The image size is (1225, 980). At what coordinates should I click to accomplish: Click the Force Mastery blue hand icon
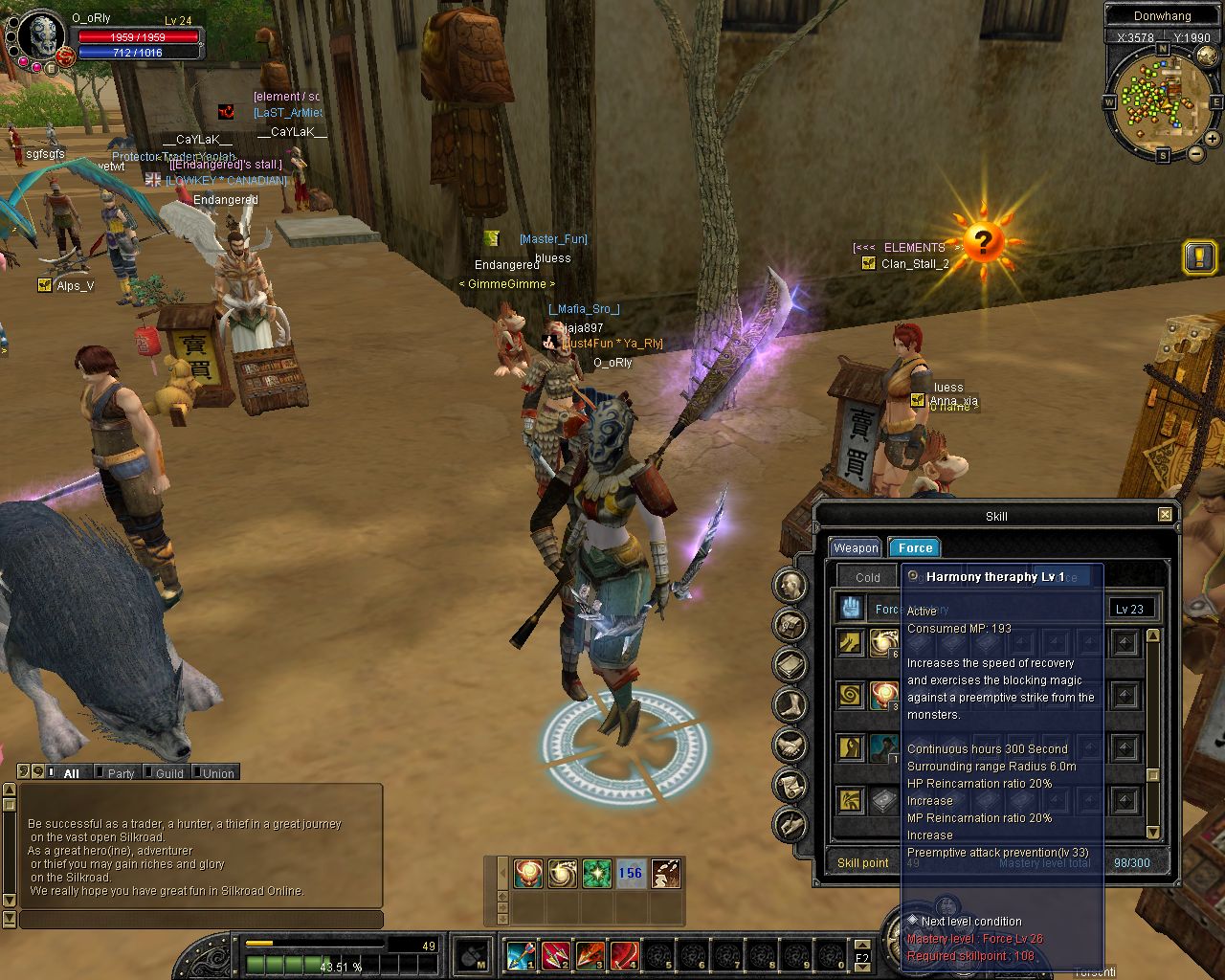point(851,607)
